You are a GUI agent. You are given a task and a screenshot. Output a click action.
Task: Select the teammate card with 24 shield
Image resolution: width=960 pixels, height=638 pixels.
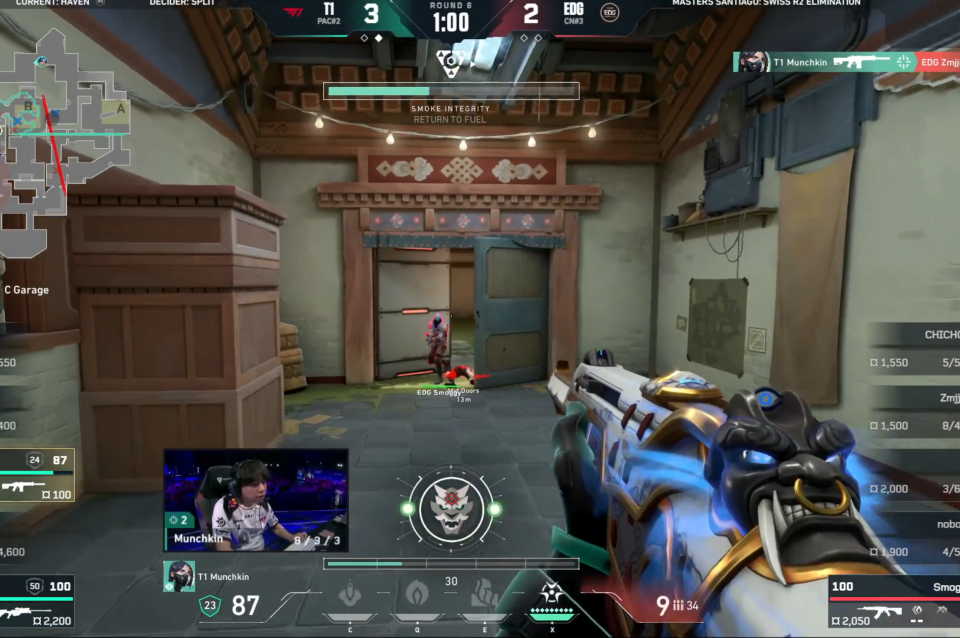click(x=37, y=475)
